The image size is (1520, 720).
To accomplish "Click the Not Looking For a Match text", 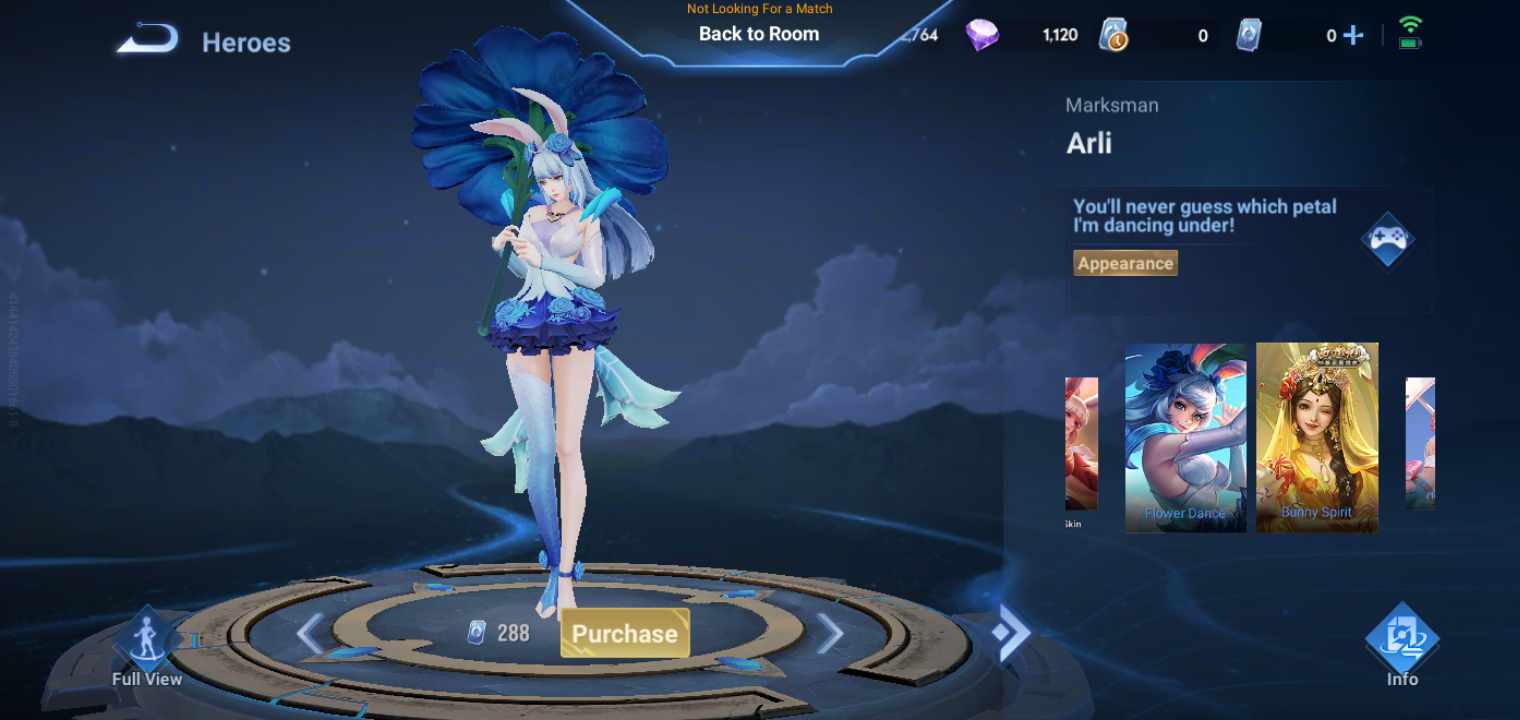I will tap(758, 9).
